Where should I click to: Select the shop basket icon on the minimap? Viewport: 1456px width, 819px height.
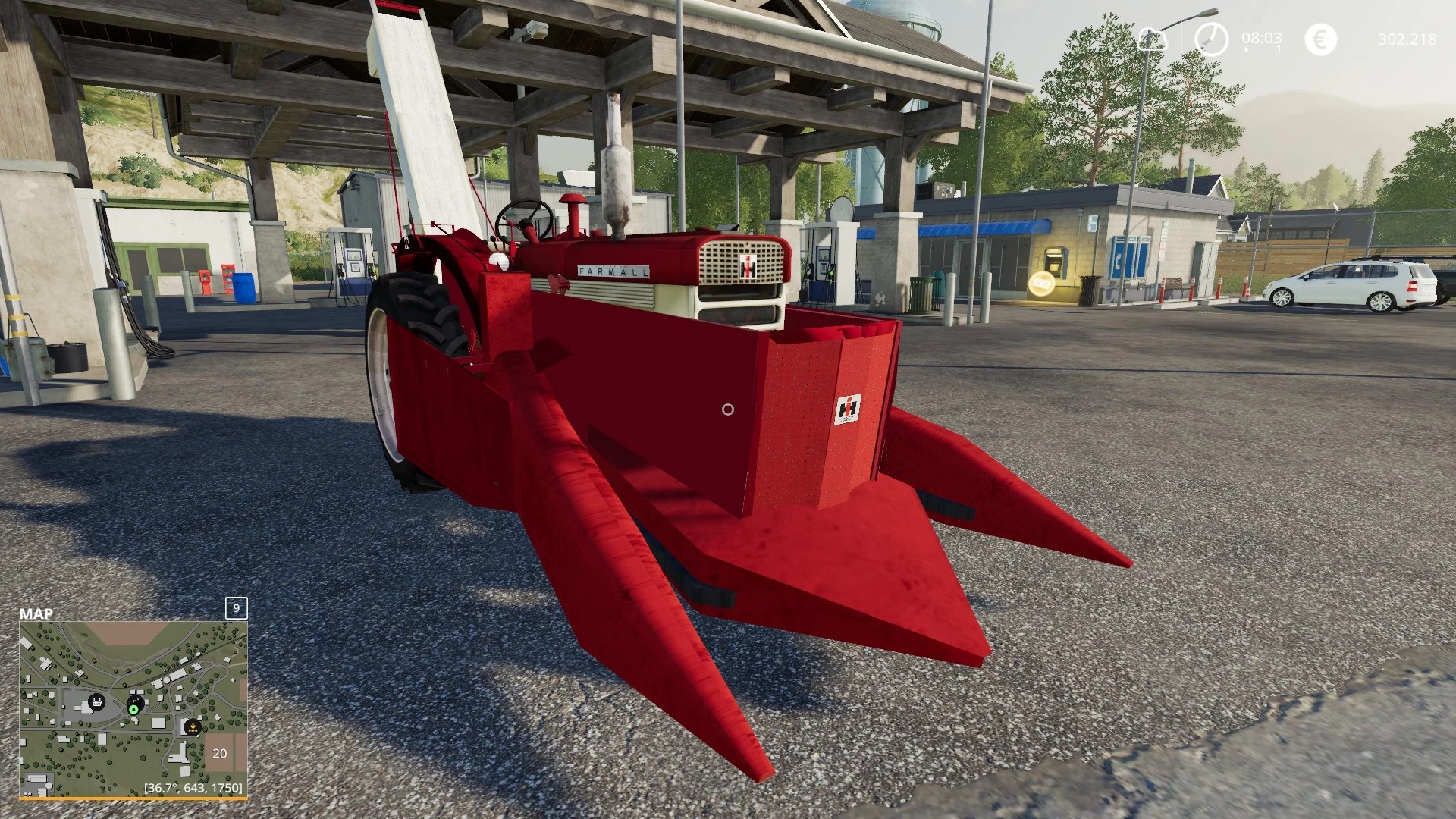point(97,702)
